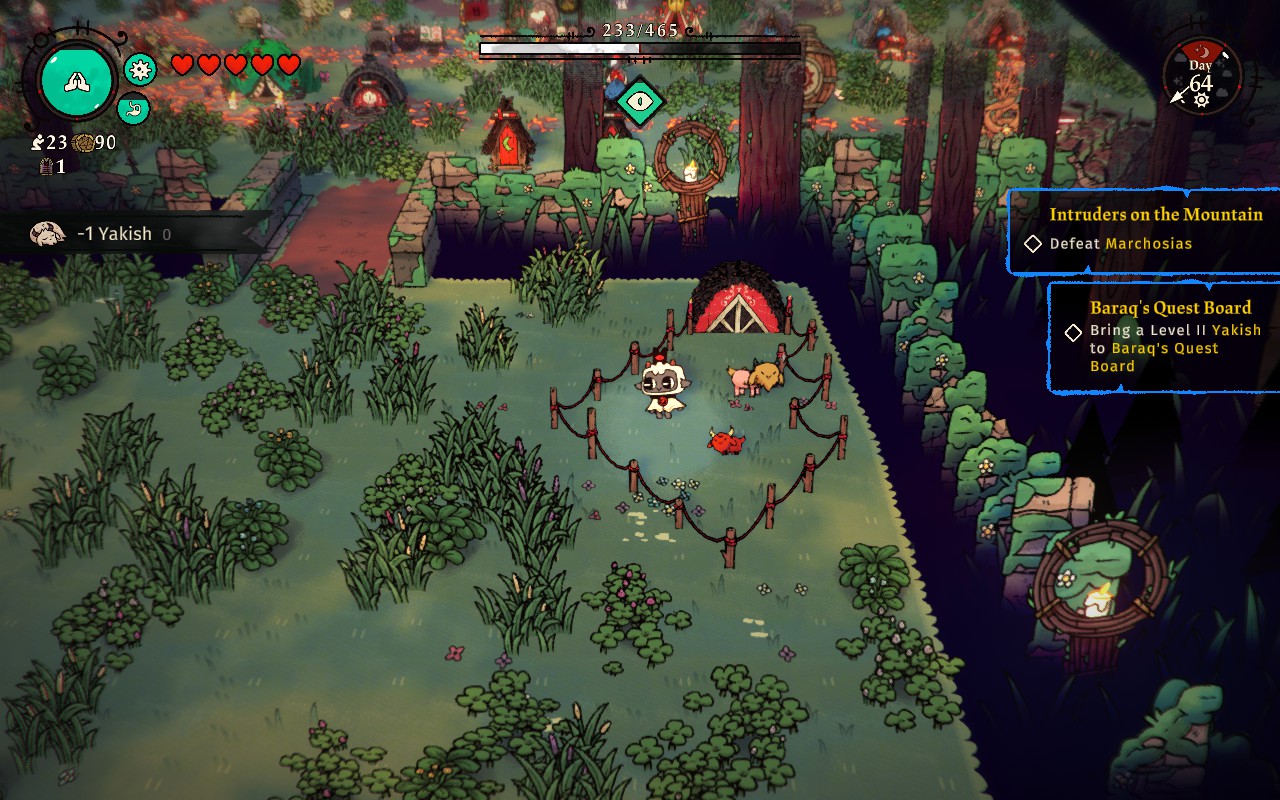This screenshot has height=800, width=1280.
Task: Select the small sun icon beside the orb
Action: click(140, 69)
